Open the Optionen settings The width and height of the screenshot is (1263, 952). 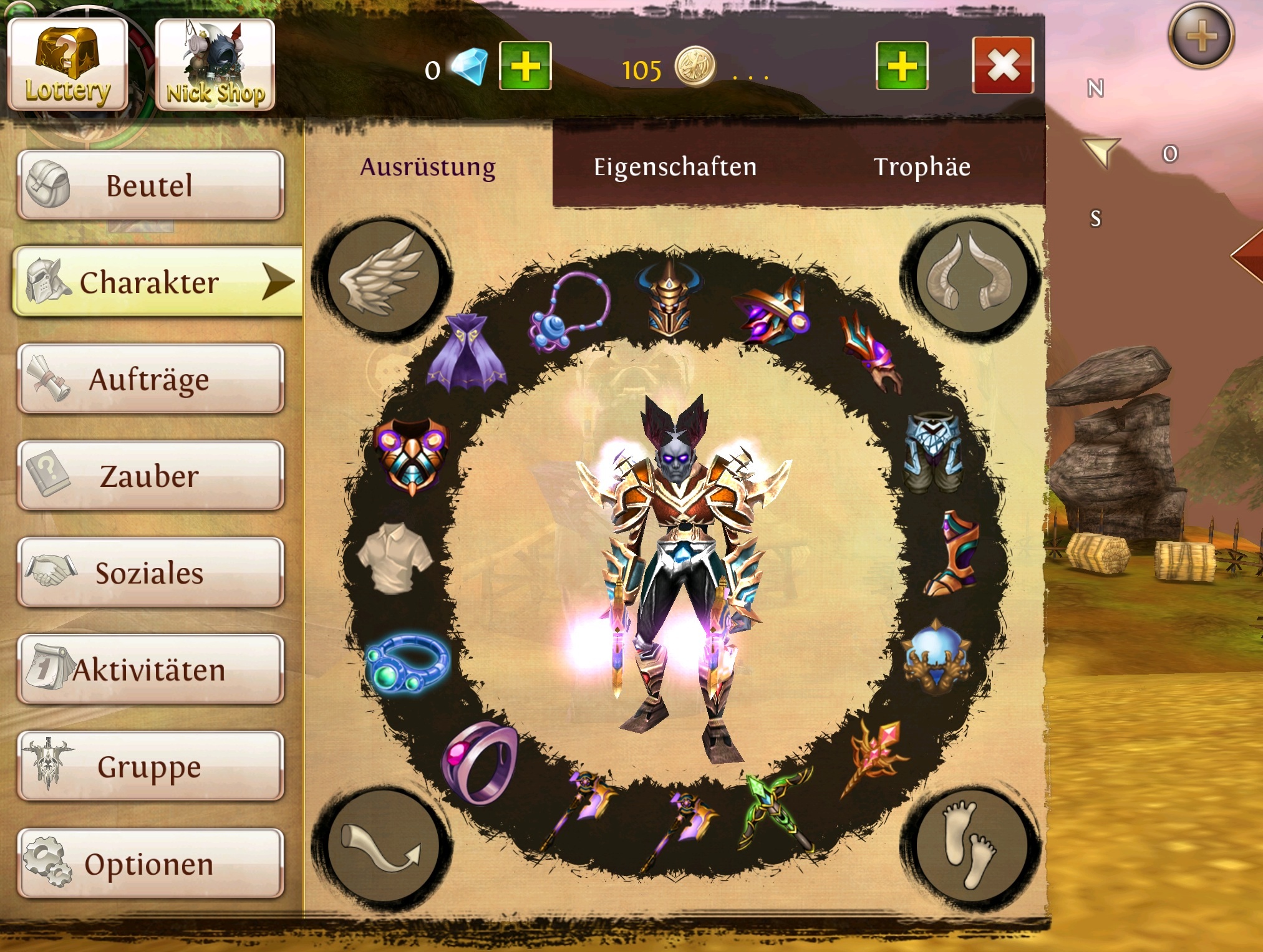pos(150,864)
